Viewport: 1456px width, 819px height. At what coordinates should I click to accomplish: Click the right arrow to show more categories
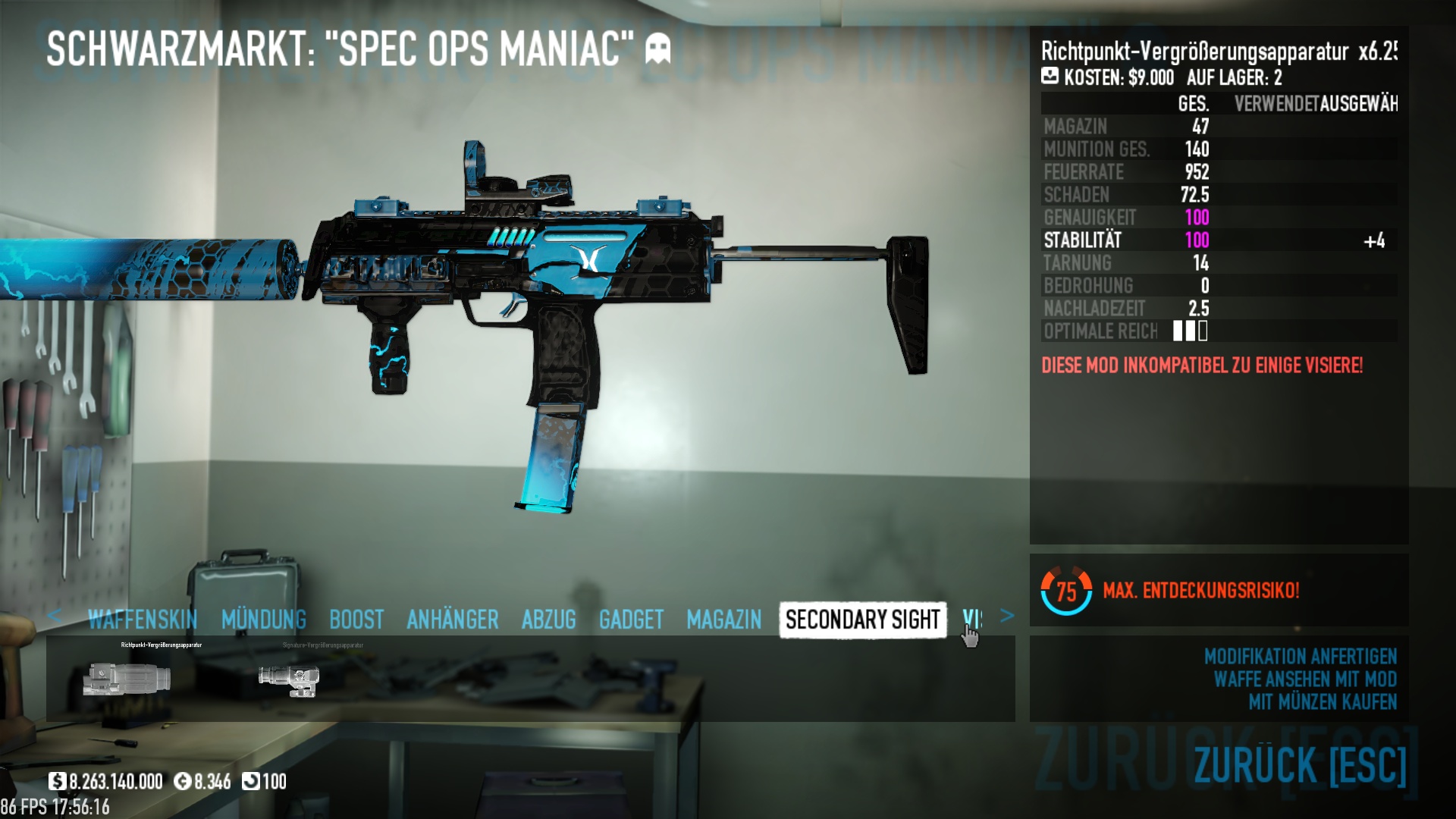(1007, 616)
